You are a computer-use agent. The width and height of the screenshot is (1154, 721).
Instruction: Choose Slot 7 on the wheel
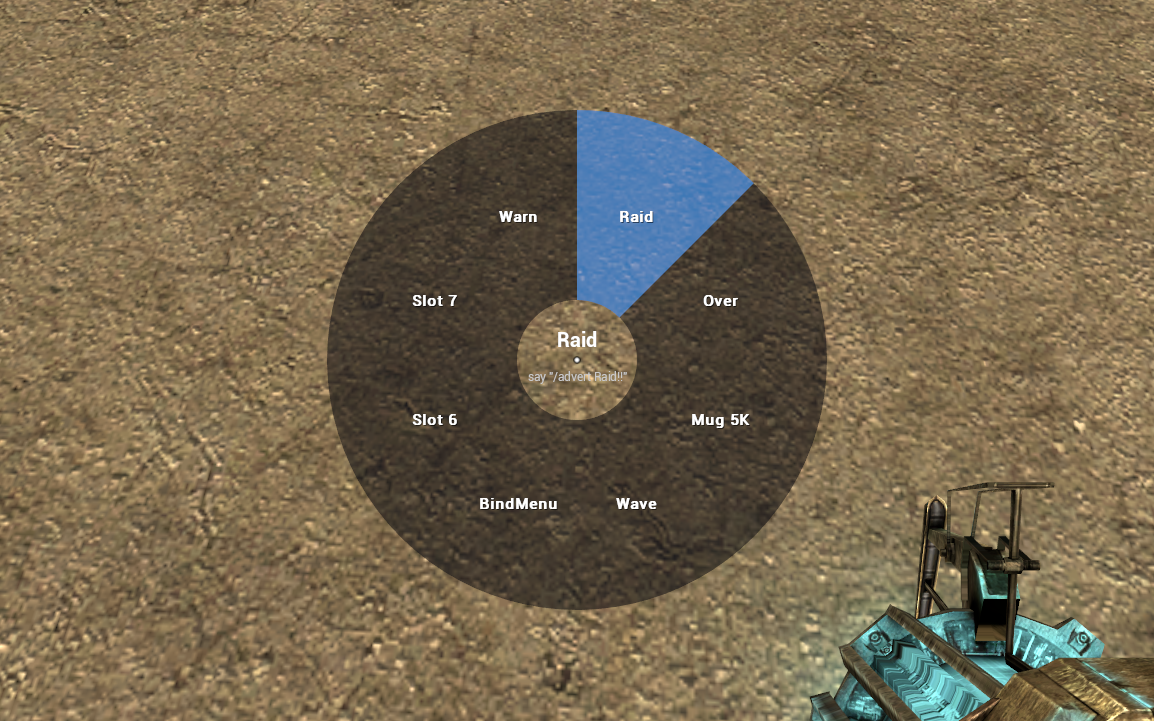(434, 301)
